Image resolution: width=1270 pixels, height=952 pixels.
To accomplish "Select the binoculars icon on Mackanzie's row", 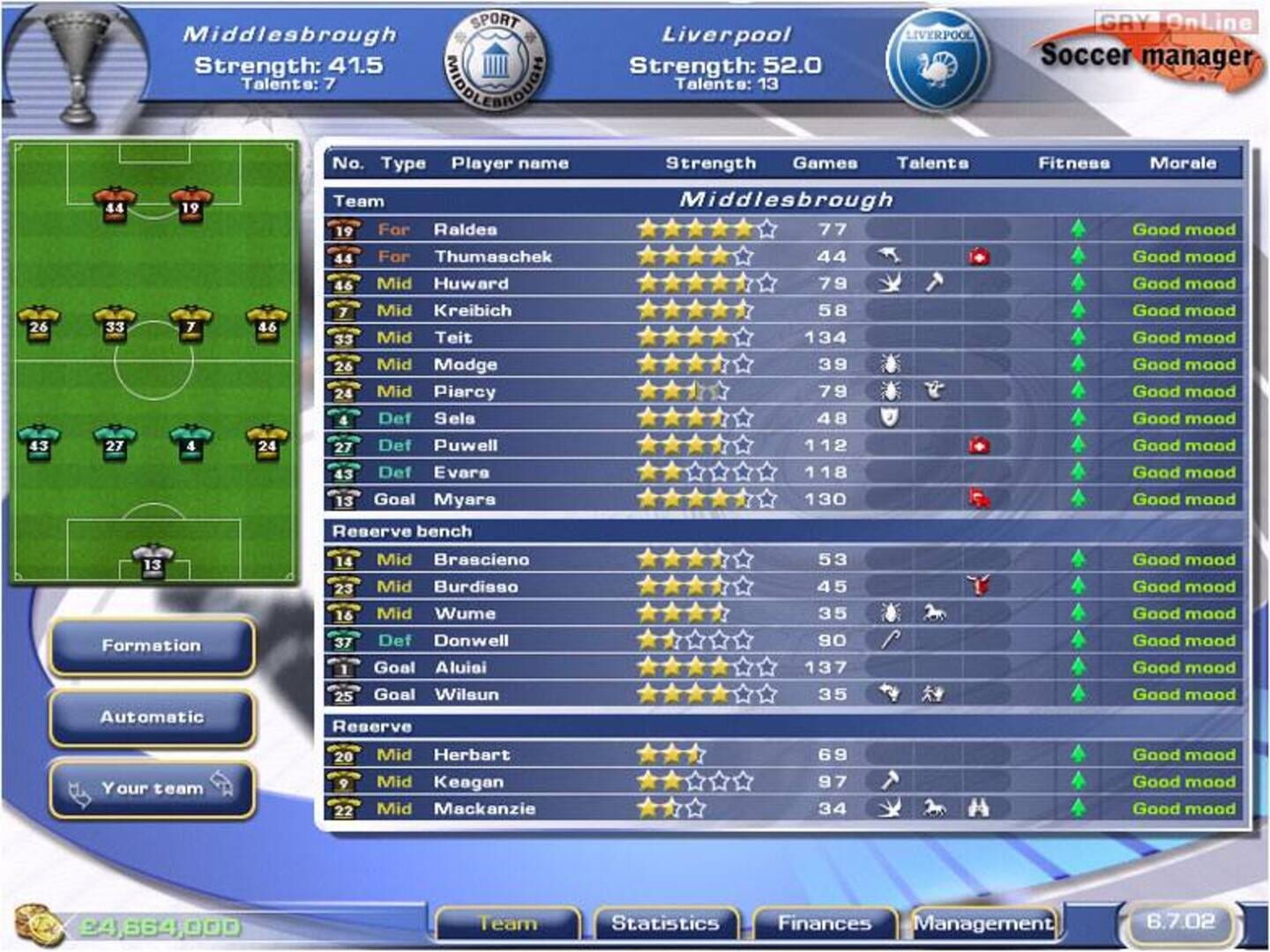I will pyautogui.click(x=979, y=808).
